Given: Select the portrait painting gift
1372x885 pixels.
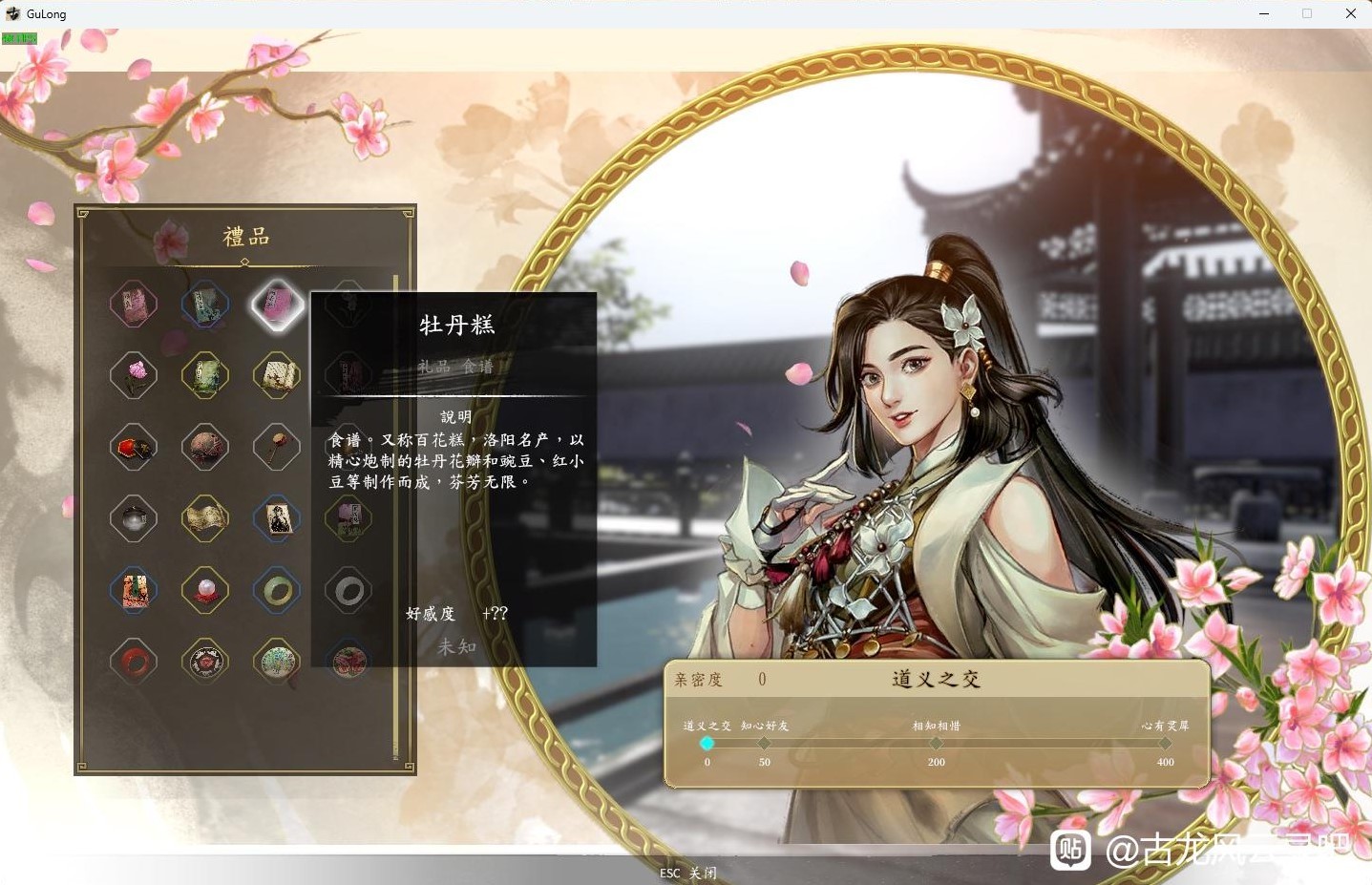Looking at the screenshot, I should [x=277, y=518].
